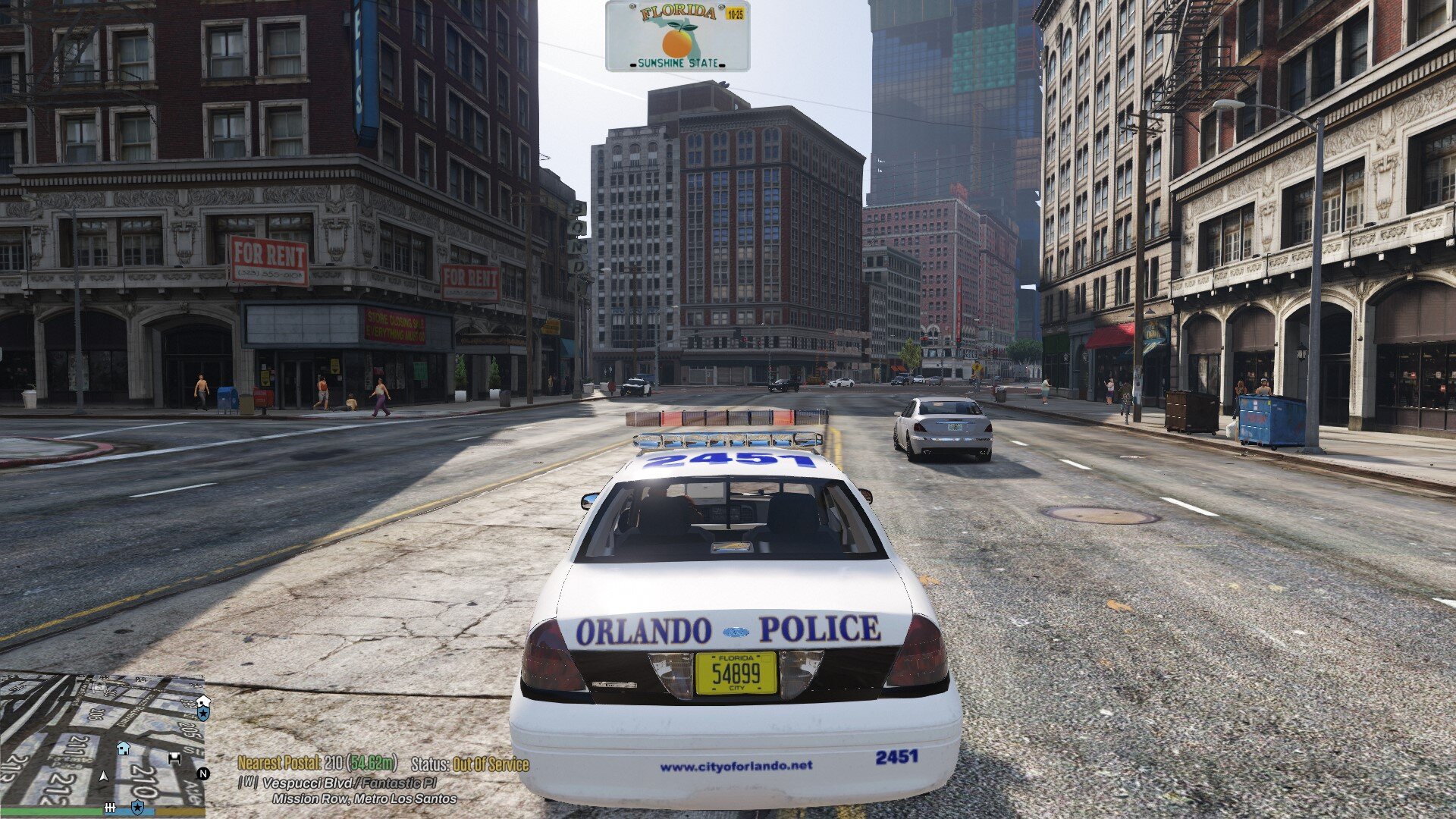Click the blue house marker on minimap
1456x819 pixels.
(x=124, y=749)
